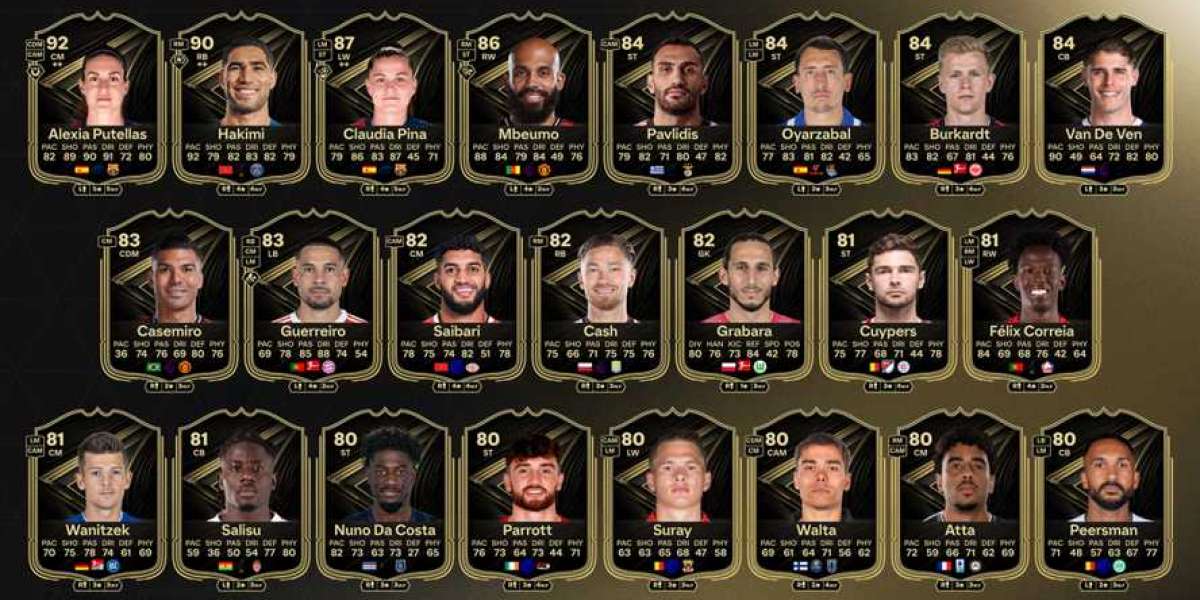The image size is (1200, 600).
Task: Select goalkeeper Grabara's card
Action: click(x=744, y=297)
